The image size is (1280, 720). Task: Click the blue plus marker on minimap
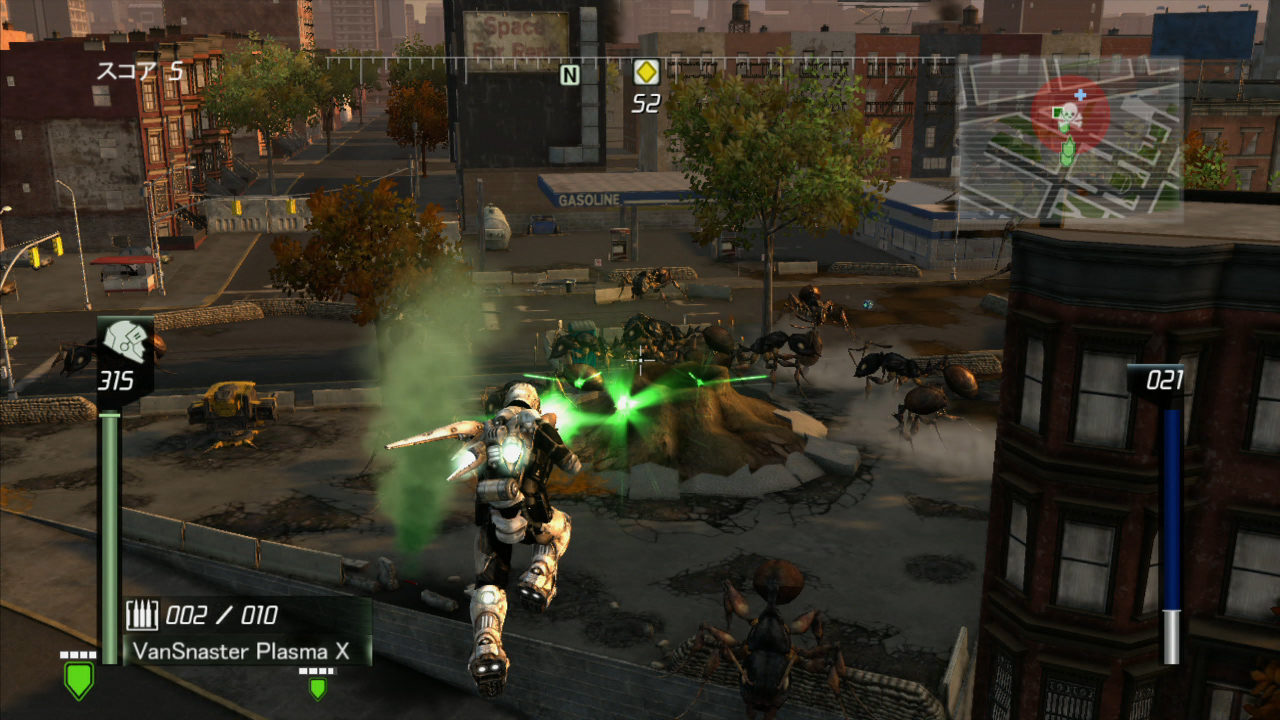(x=1080, y=95)
